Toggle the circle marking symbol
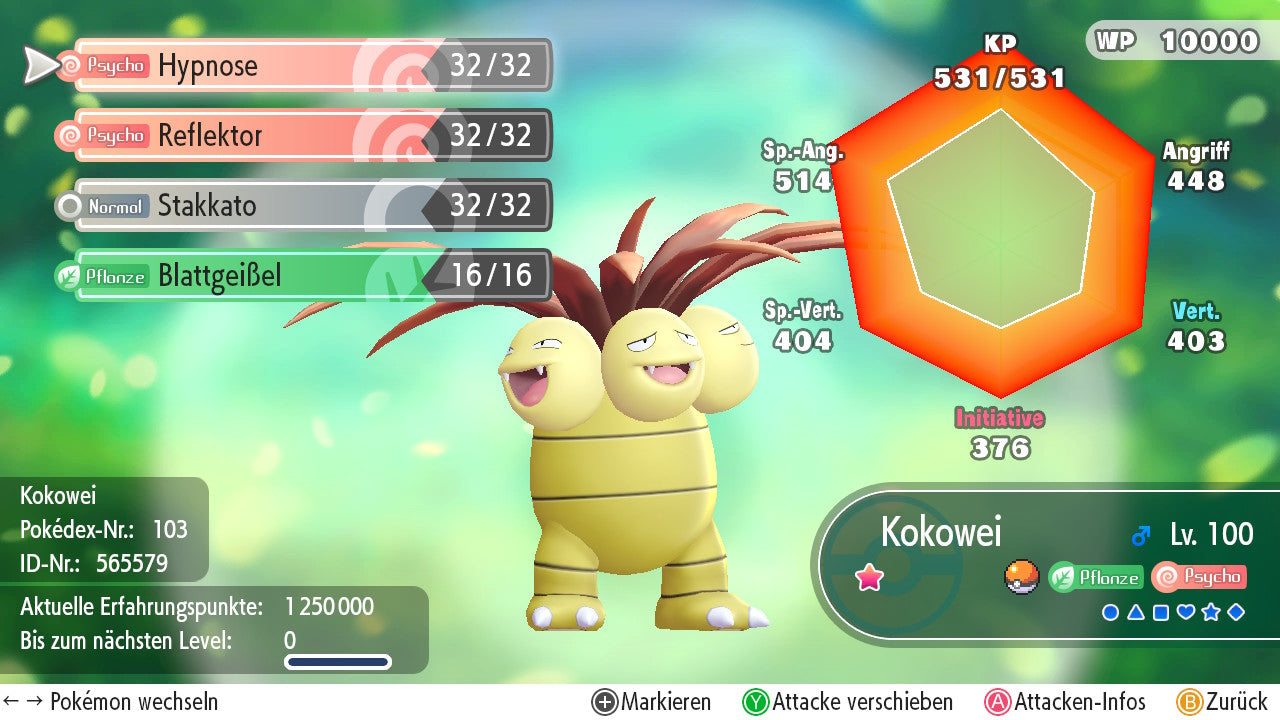Image resolution: width=1280 pixels, height=720 pixels. [x=1110, y=612]
